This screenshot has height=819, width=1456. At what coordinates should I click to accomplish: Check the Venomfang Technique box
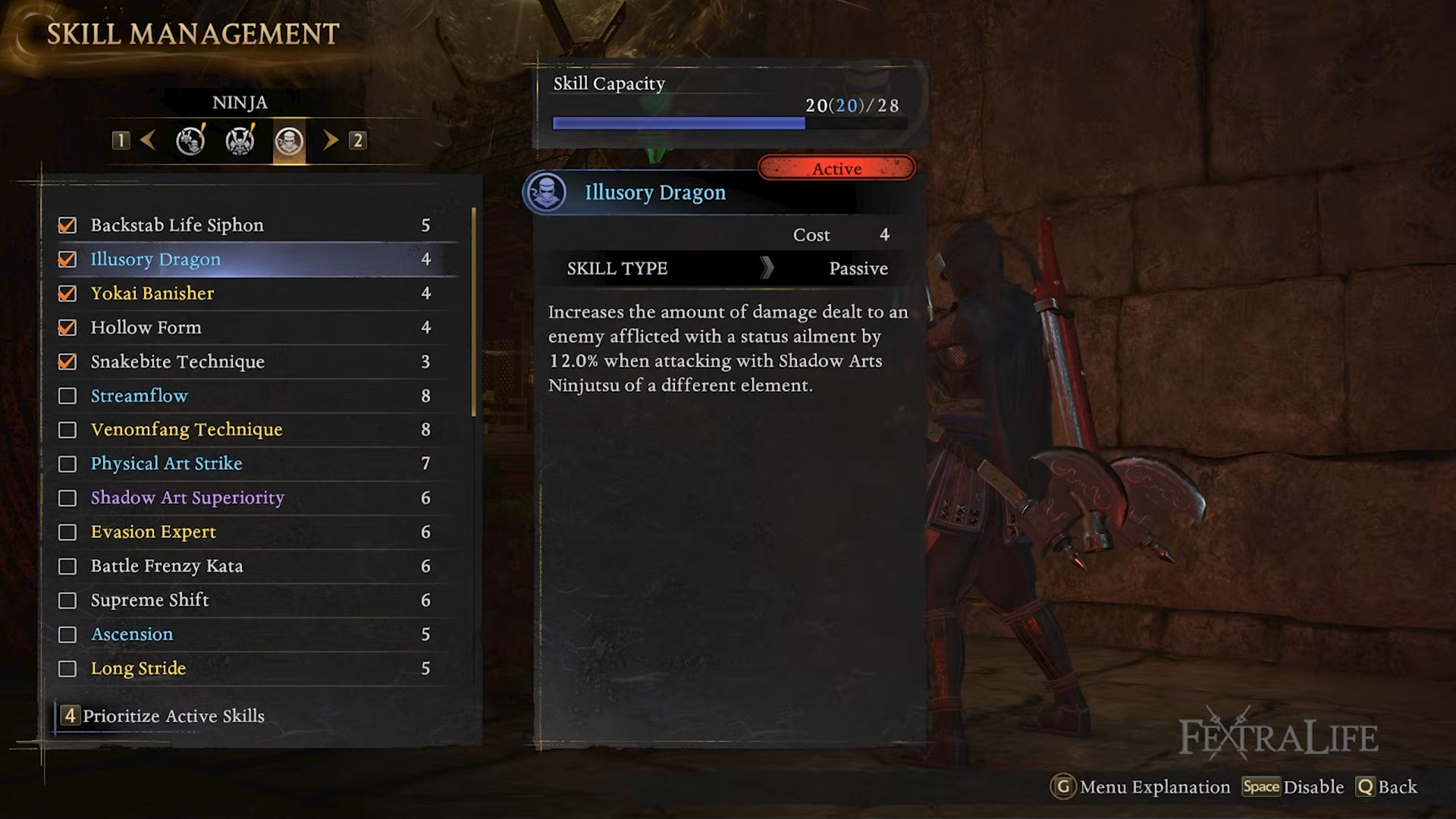67,430
